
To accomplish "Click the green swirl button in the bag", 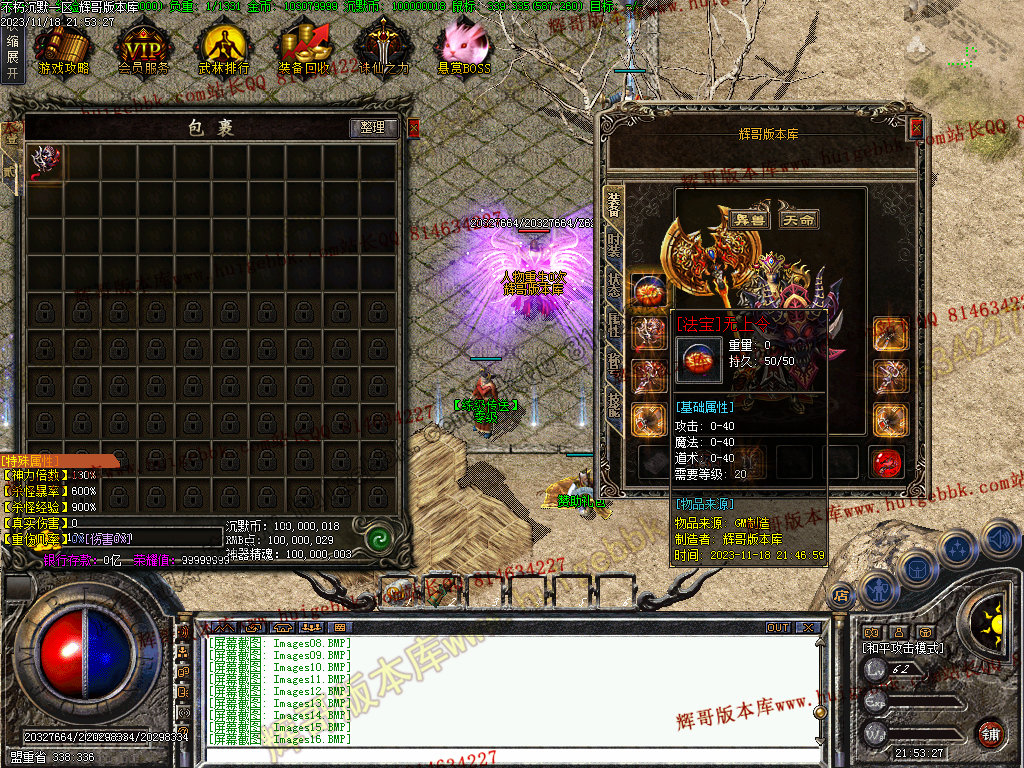I will click(x=378, y=538).
